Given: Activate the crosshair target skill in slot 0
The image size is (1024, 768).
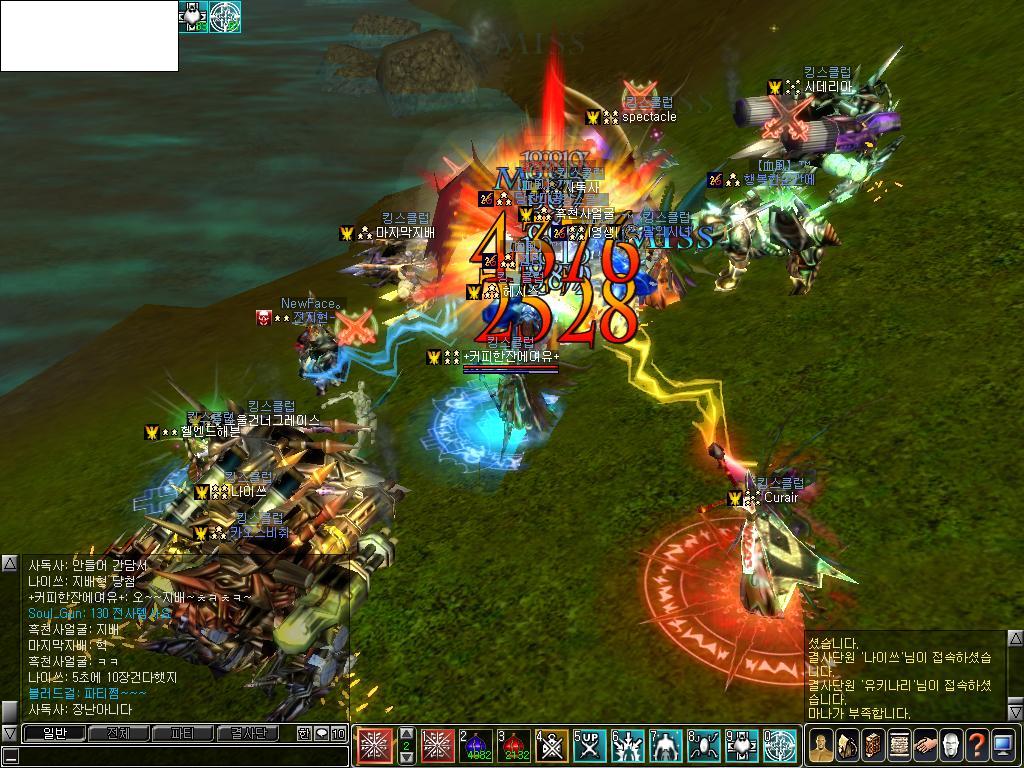Looking at the screenshot, I should 779,745.
